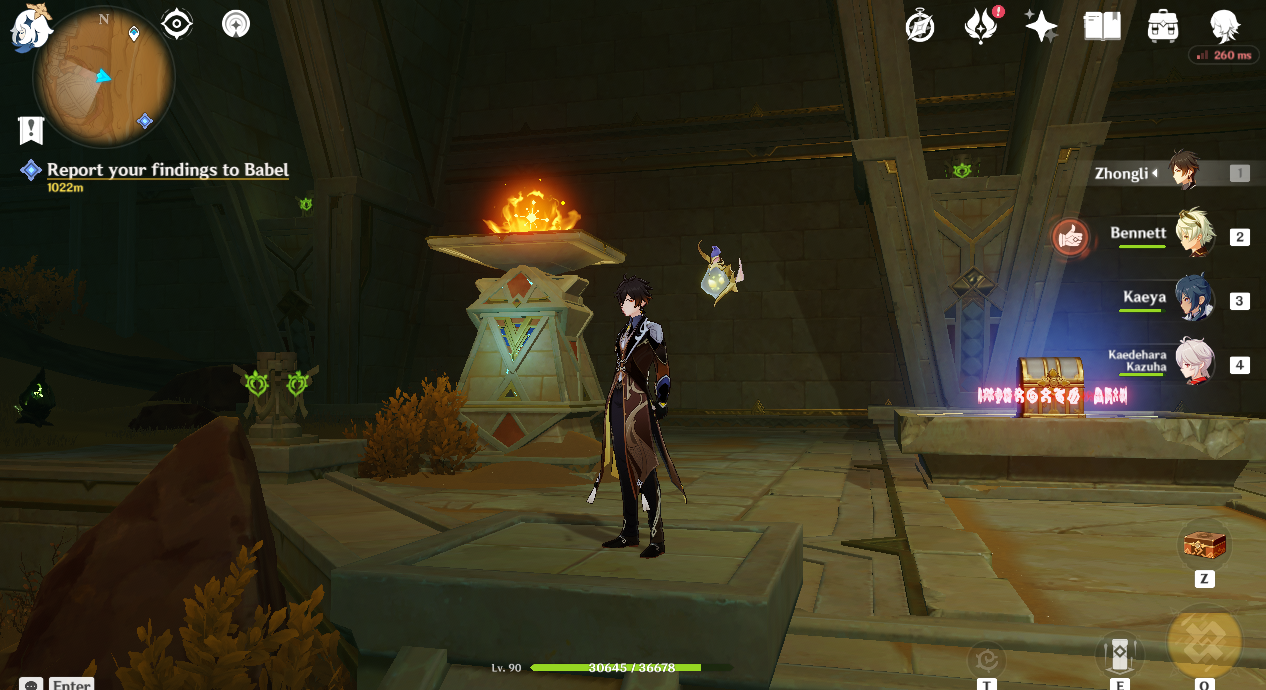Select the "Report your findings to Babel" quest tracker
The height and width of the screenshot is (690, 1266).
tap(167, 170)
